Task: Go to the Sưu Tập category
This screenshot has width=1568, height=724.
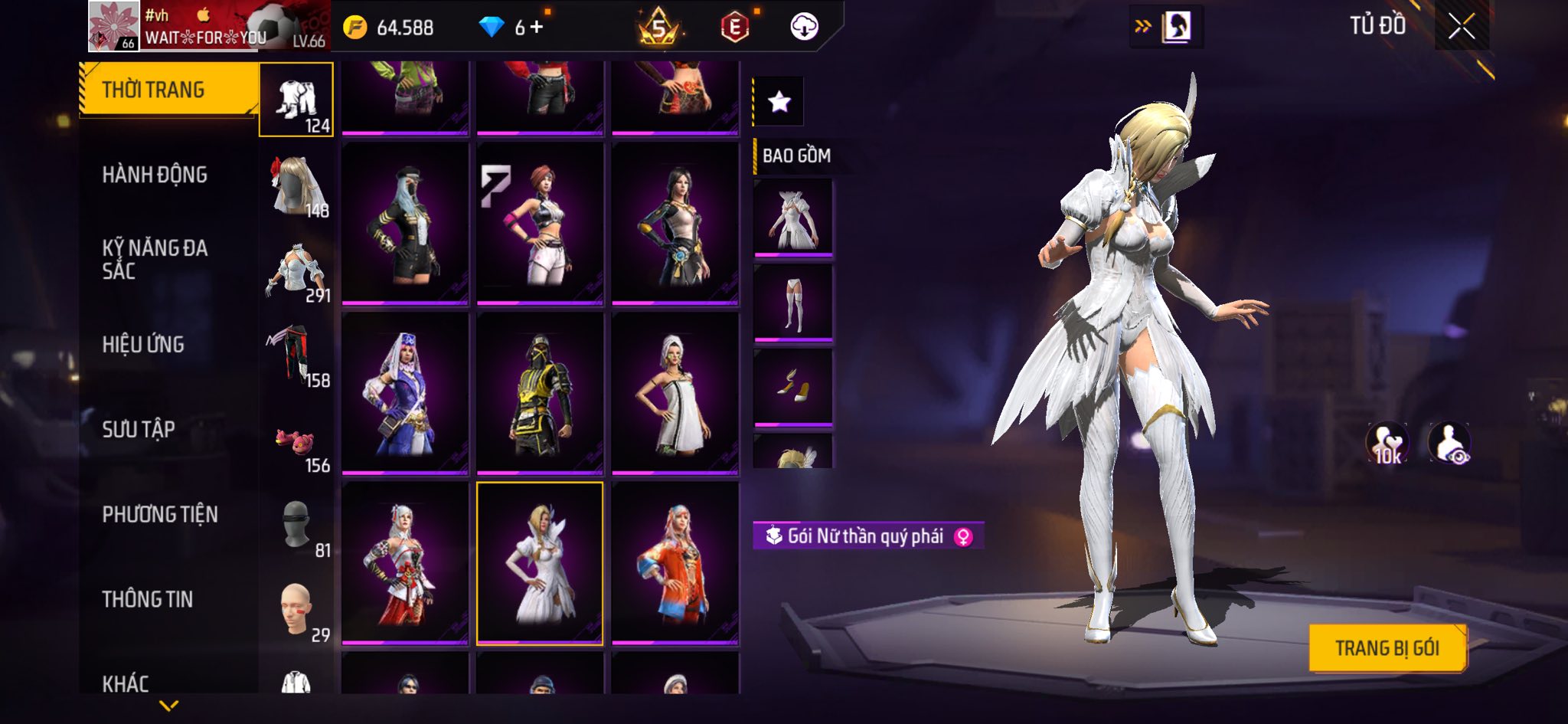Action: 139,429
